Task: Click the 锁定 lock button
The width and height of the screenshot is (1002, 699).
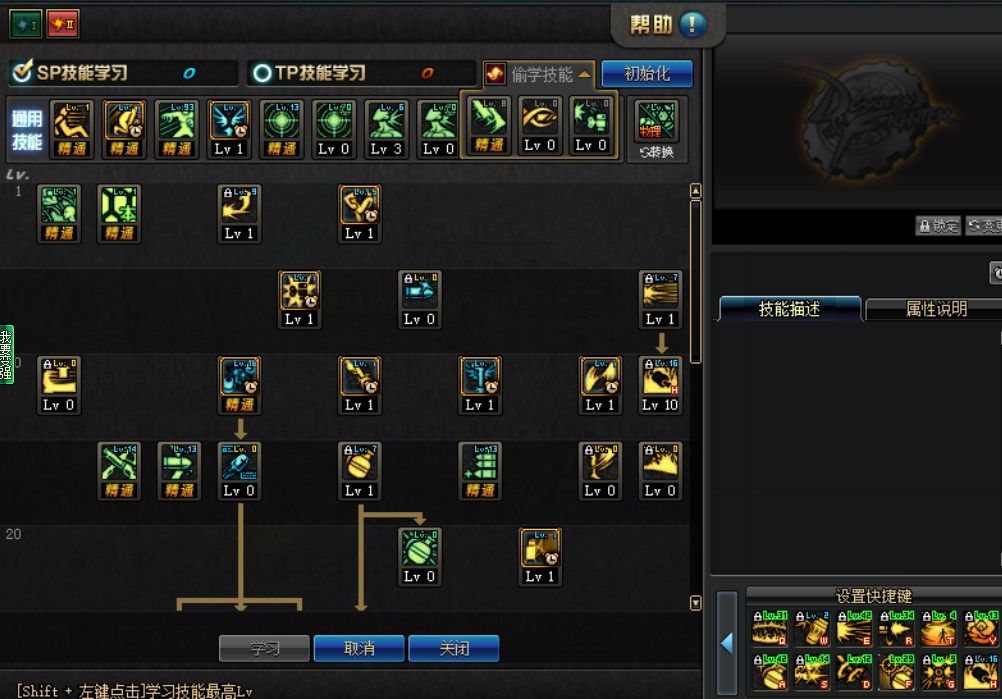Action: pyautogui.click(x=937, y=226)
